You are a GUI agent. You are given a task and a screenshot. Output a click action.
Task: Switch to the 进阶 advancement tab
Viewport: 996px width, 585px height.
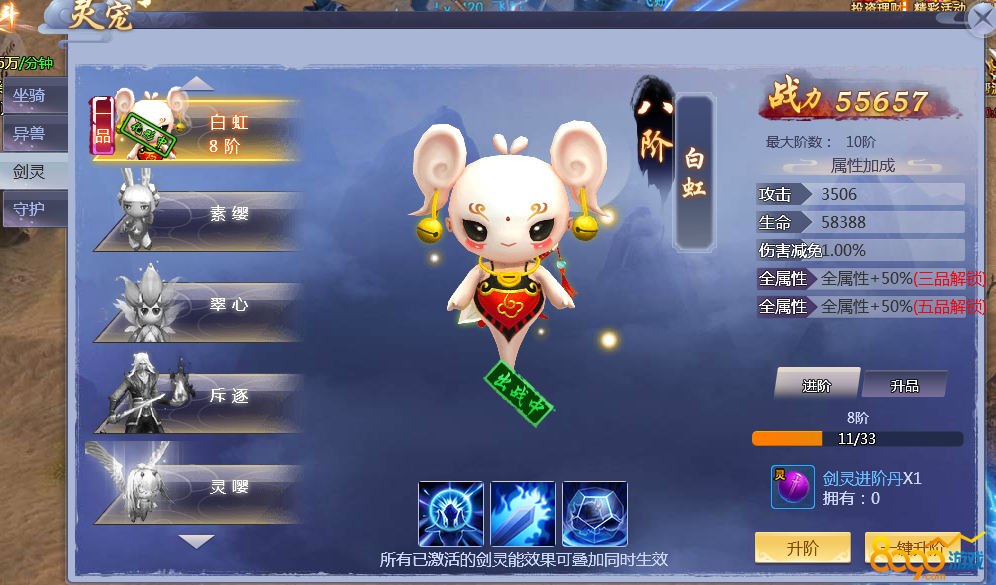point(816,385)
